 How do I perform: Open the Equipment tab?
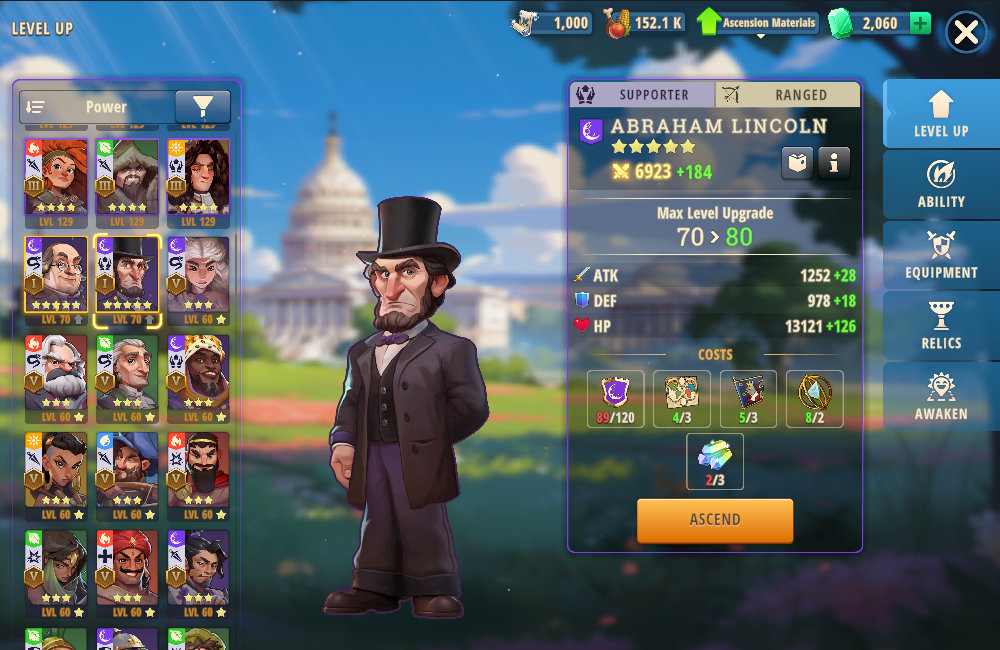click(941, 255)
